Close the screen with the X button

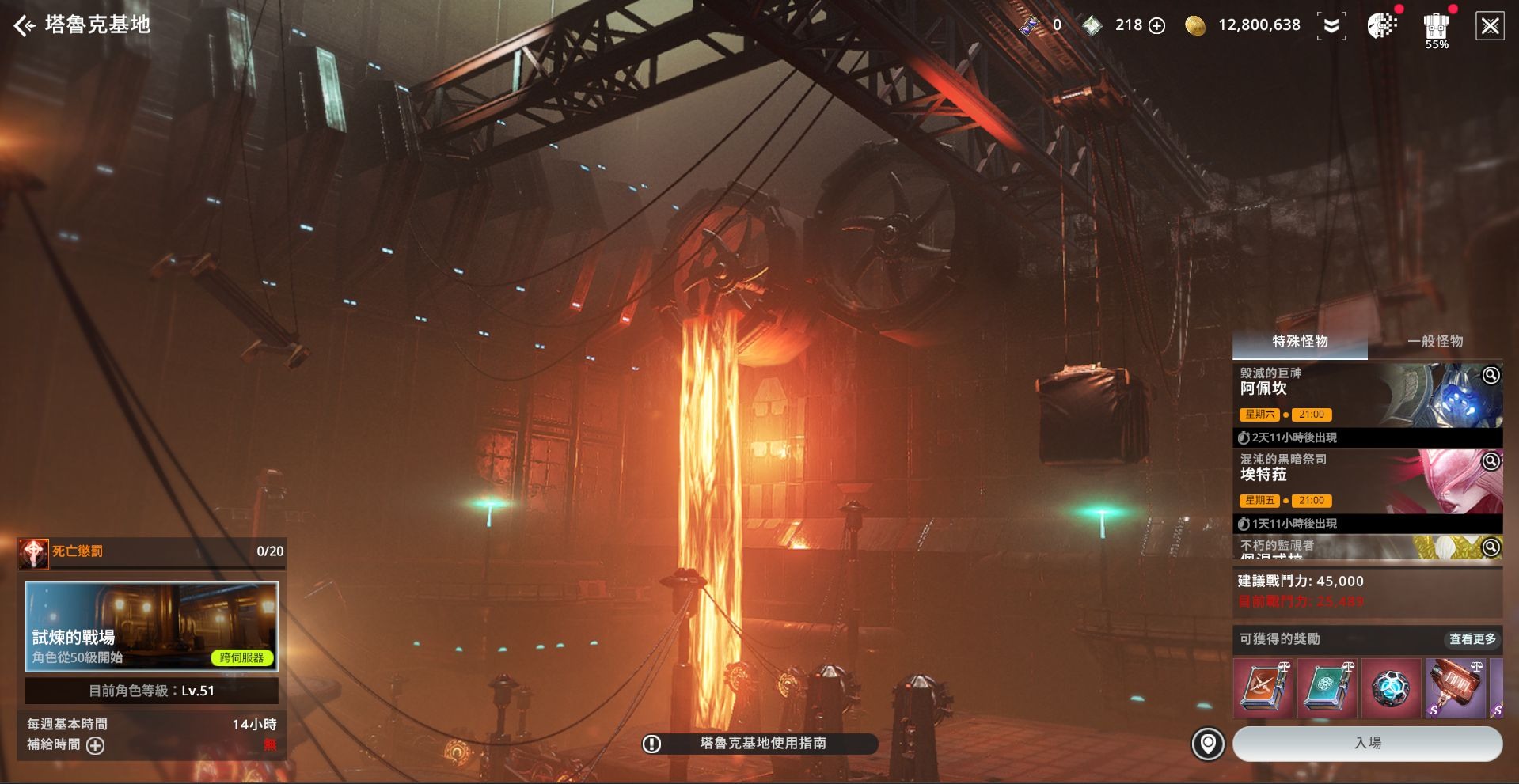[1490, 26]
